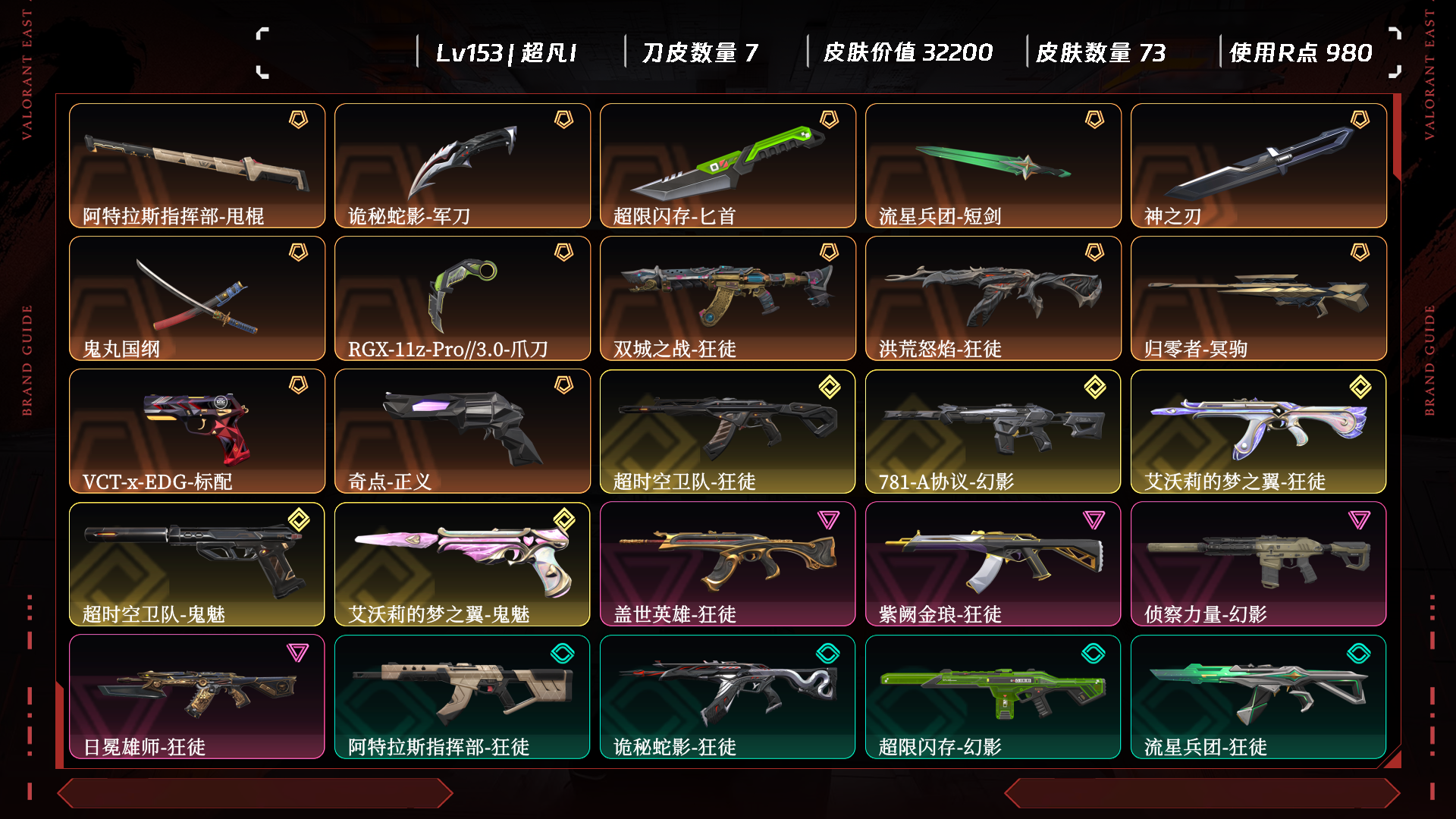The image size is (1456, 819).
Task: Select the 紫阙金琅-狂徒 skin card
Action: pyautogui.click(x=993, y=563)
